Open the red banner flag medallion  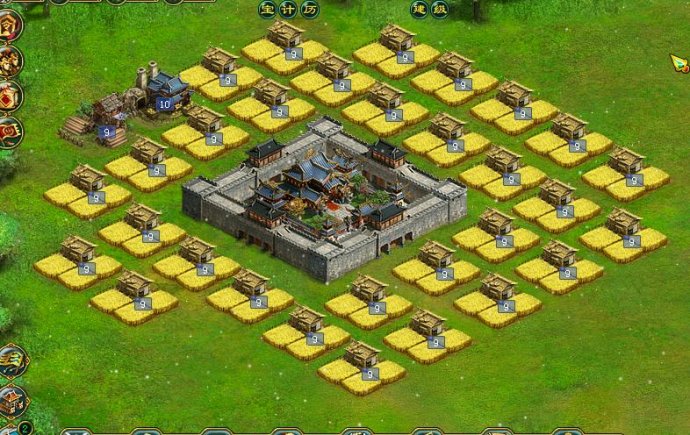(9, 130)
